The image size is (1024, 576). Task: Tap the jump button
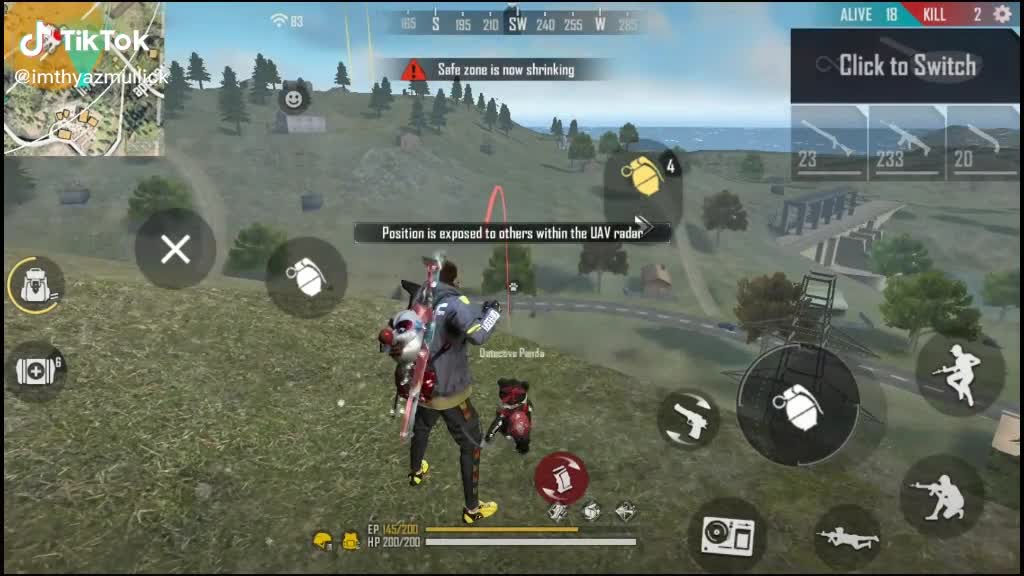pos(960,373)
